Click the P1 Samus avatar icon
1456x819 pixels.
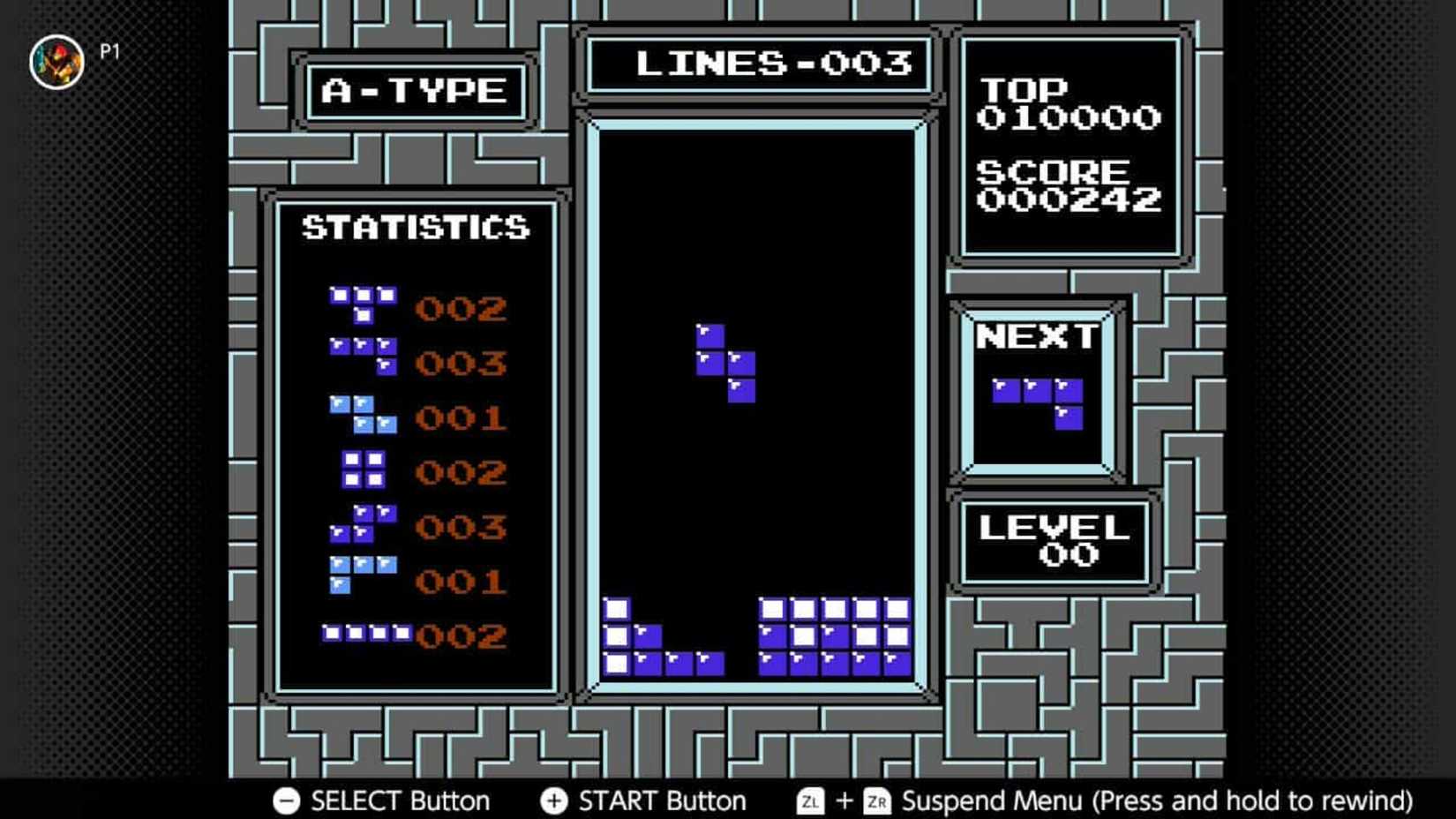click(x=58, y=62)
